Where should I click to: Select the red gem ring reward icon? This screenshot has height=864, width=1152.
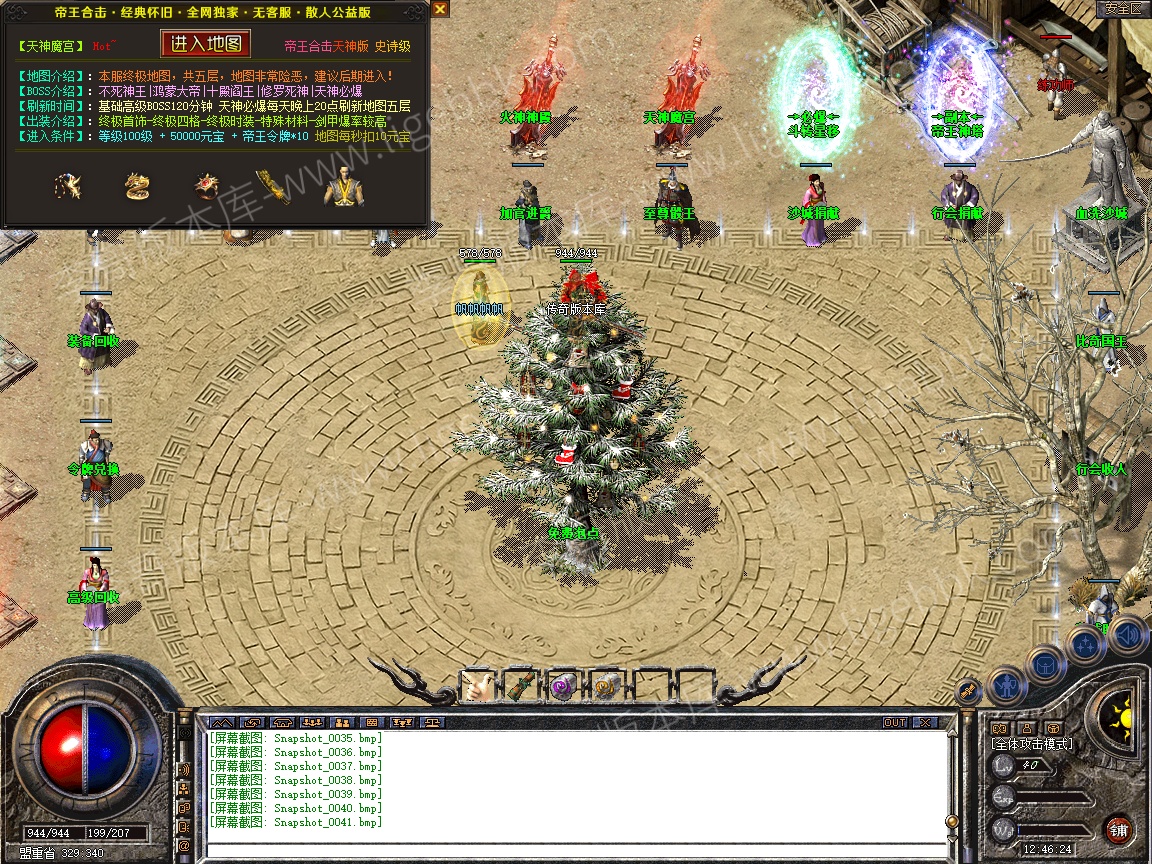point(206,186)
